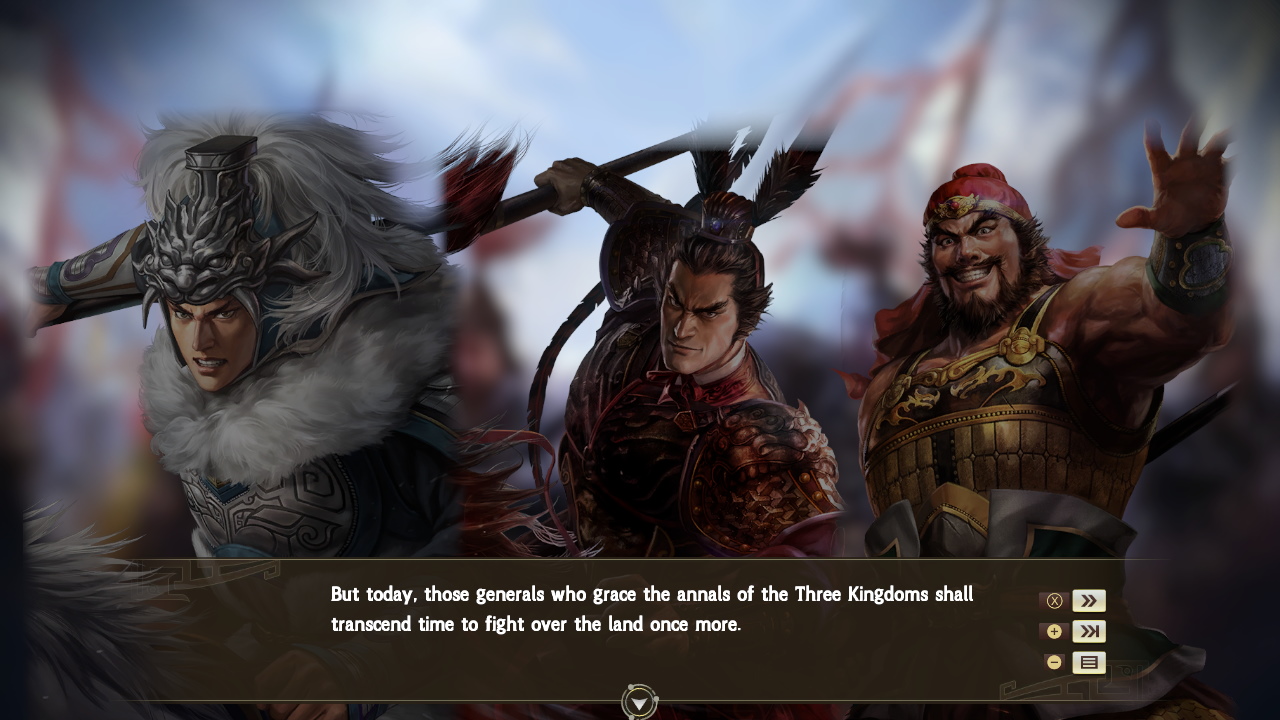Viewport: 1280px width, 720px height.
Task: Click the circled X button prompt
Action: [x=1053, y=600]
